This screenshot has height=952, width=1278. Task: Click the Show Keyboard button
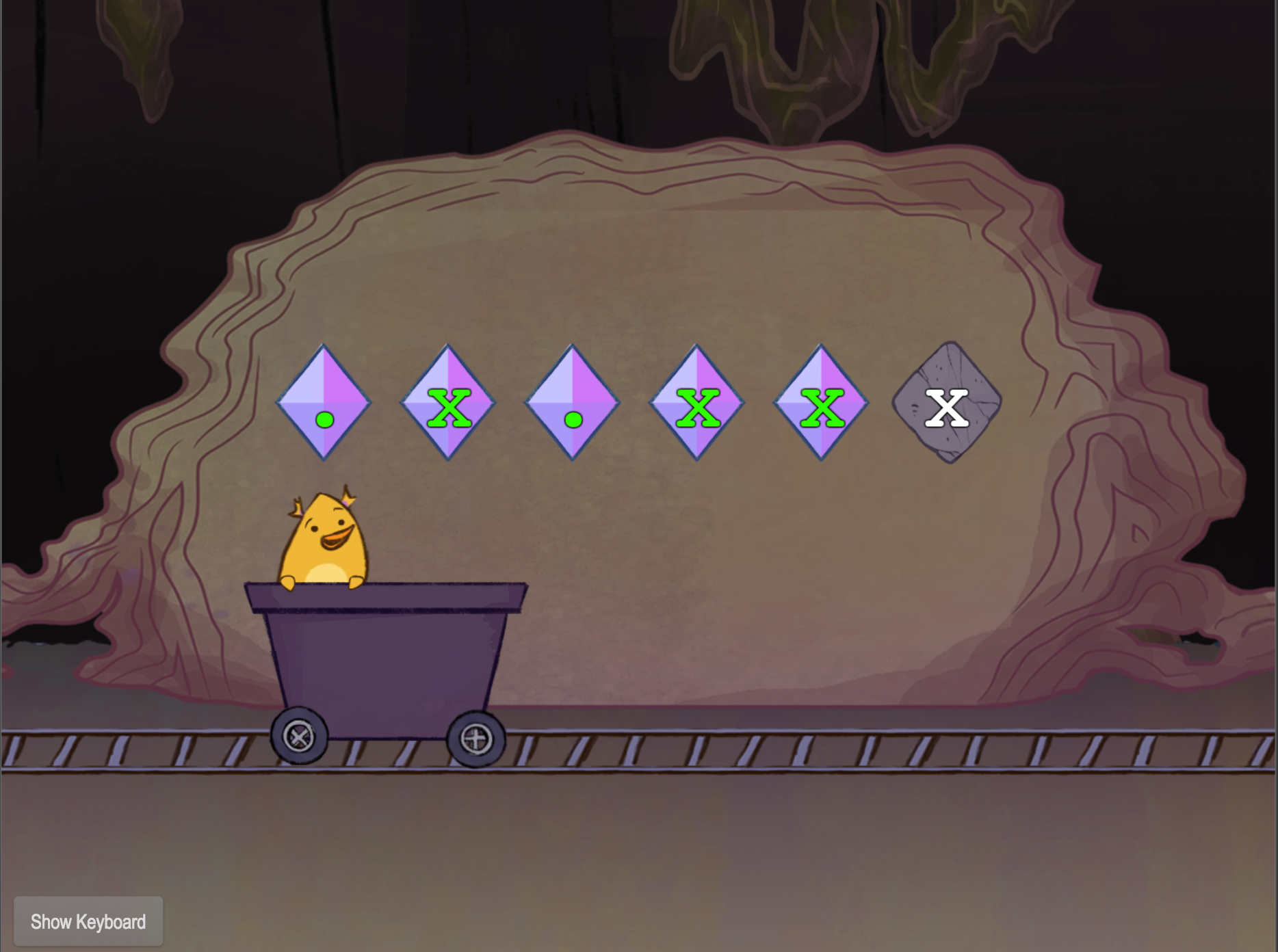click(x=88, y=922)
